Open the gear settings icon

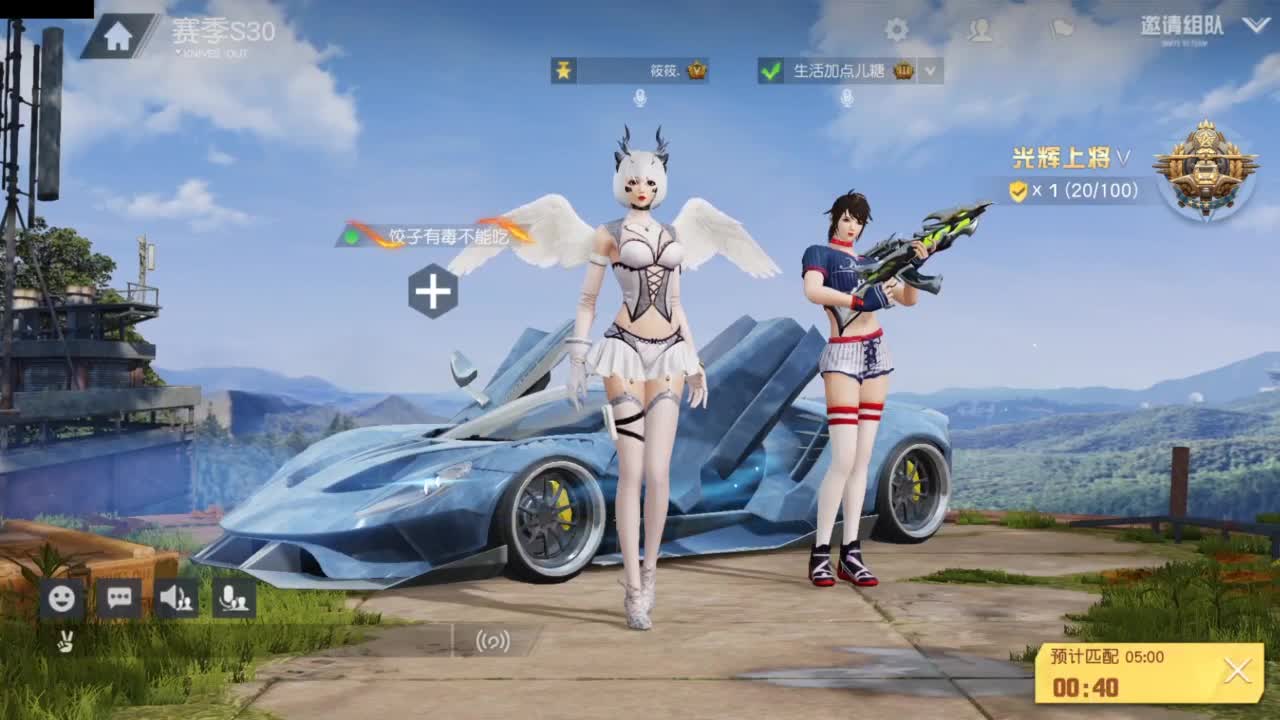[x=897, y=30]
